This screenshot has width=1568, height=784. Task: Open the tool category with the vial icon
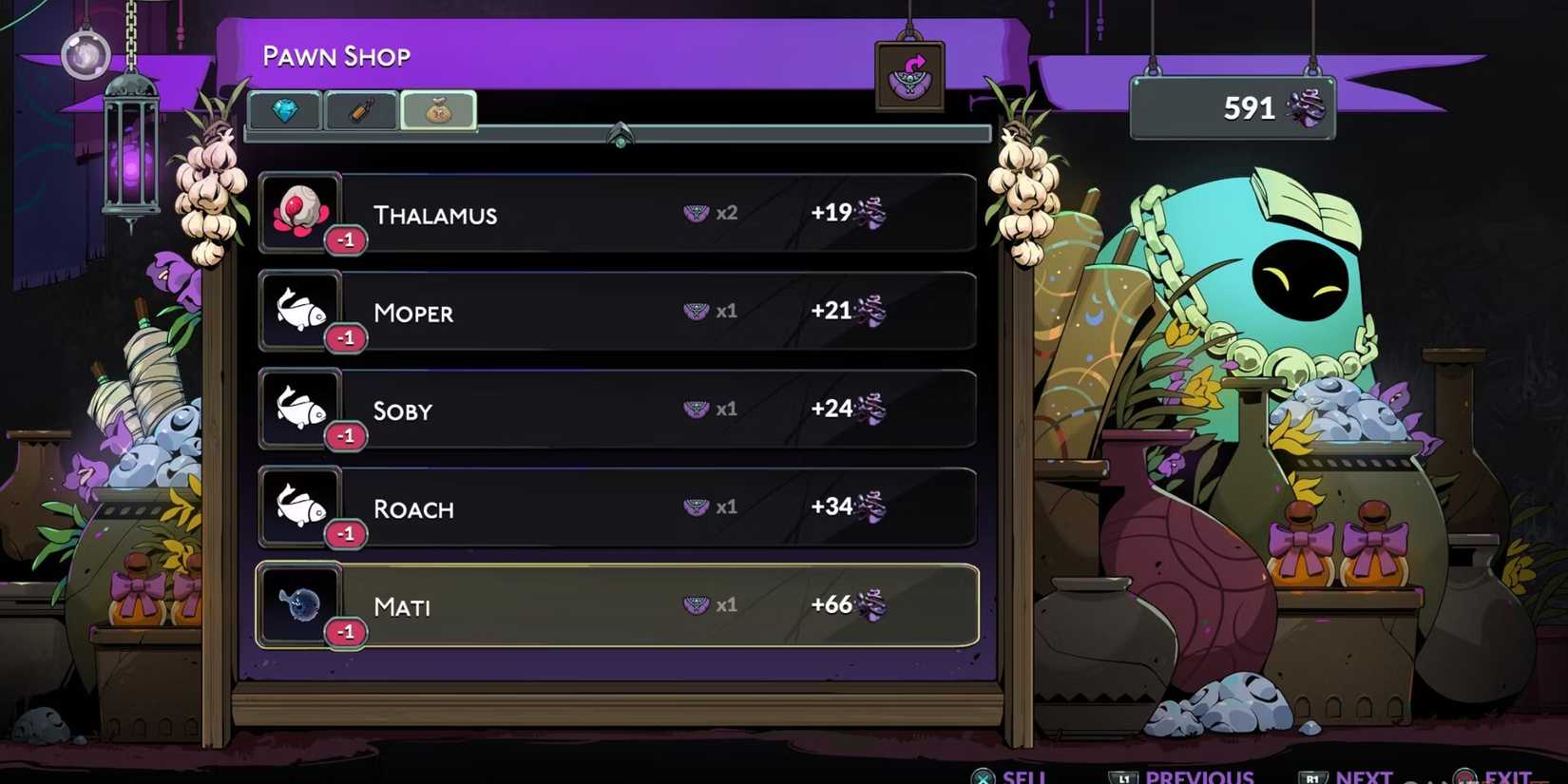(361, 110)
